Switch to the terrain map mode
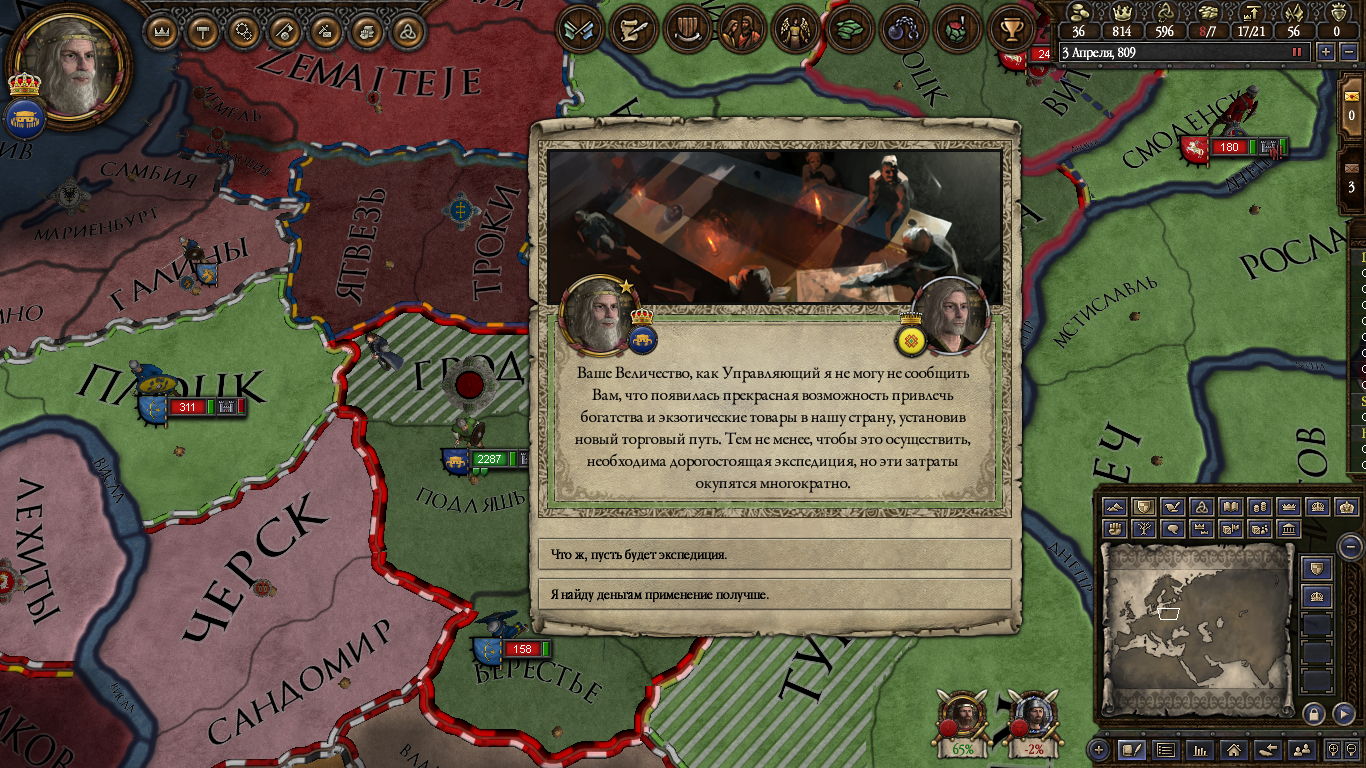The width and height of the screenshot is (1366, 768). coord(1114,507)
